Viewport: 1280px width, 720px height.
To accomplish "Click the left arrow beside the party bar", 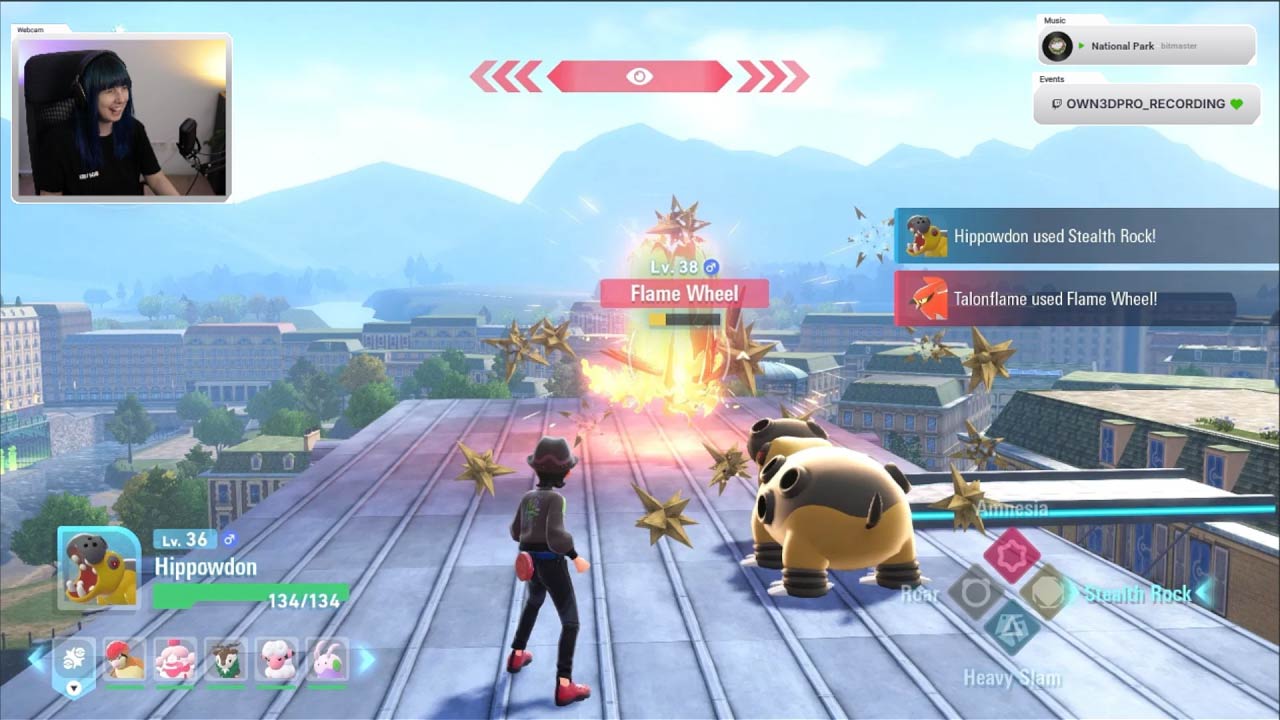I will (x=37, y=659).
